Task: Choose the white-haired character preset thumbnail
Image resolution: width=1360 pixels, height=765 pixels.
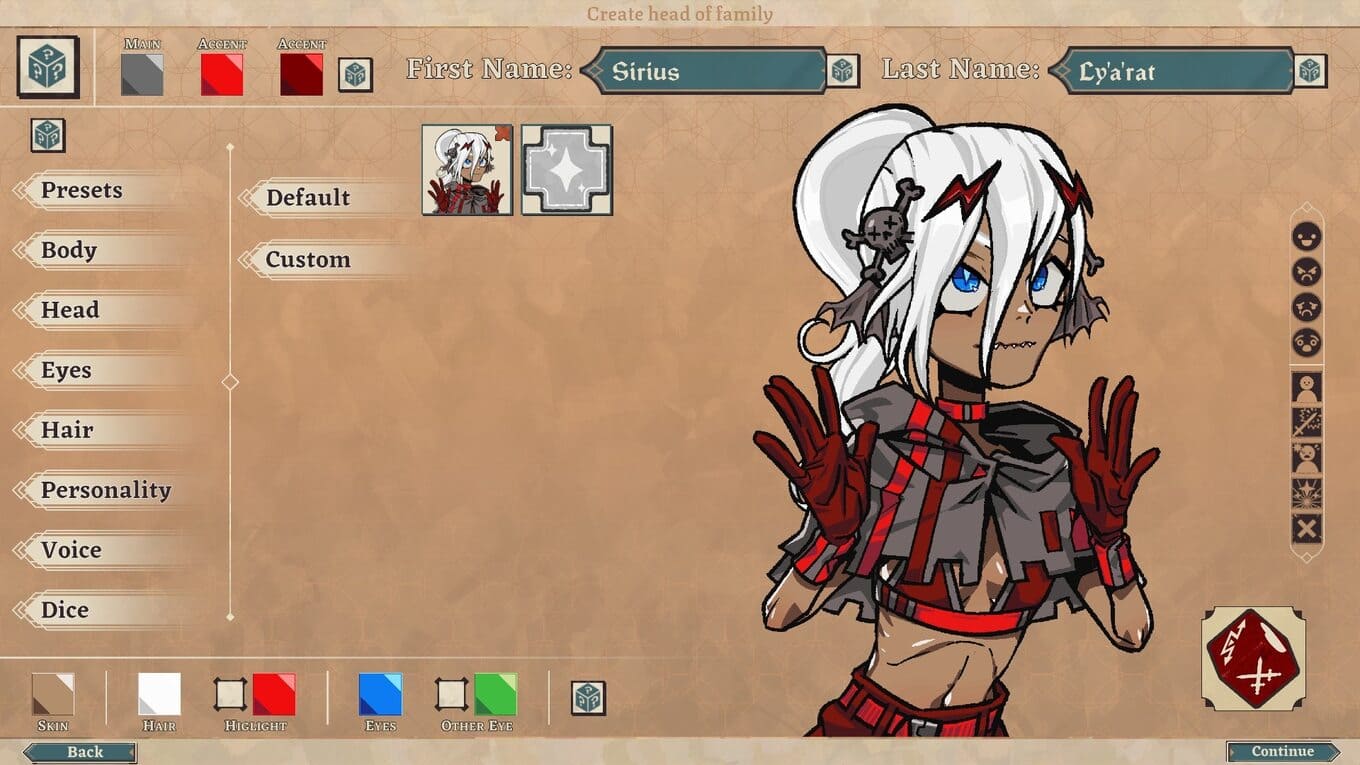Action: point(467,170)
